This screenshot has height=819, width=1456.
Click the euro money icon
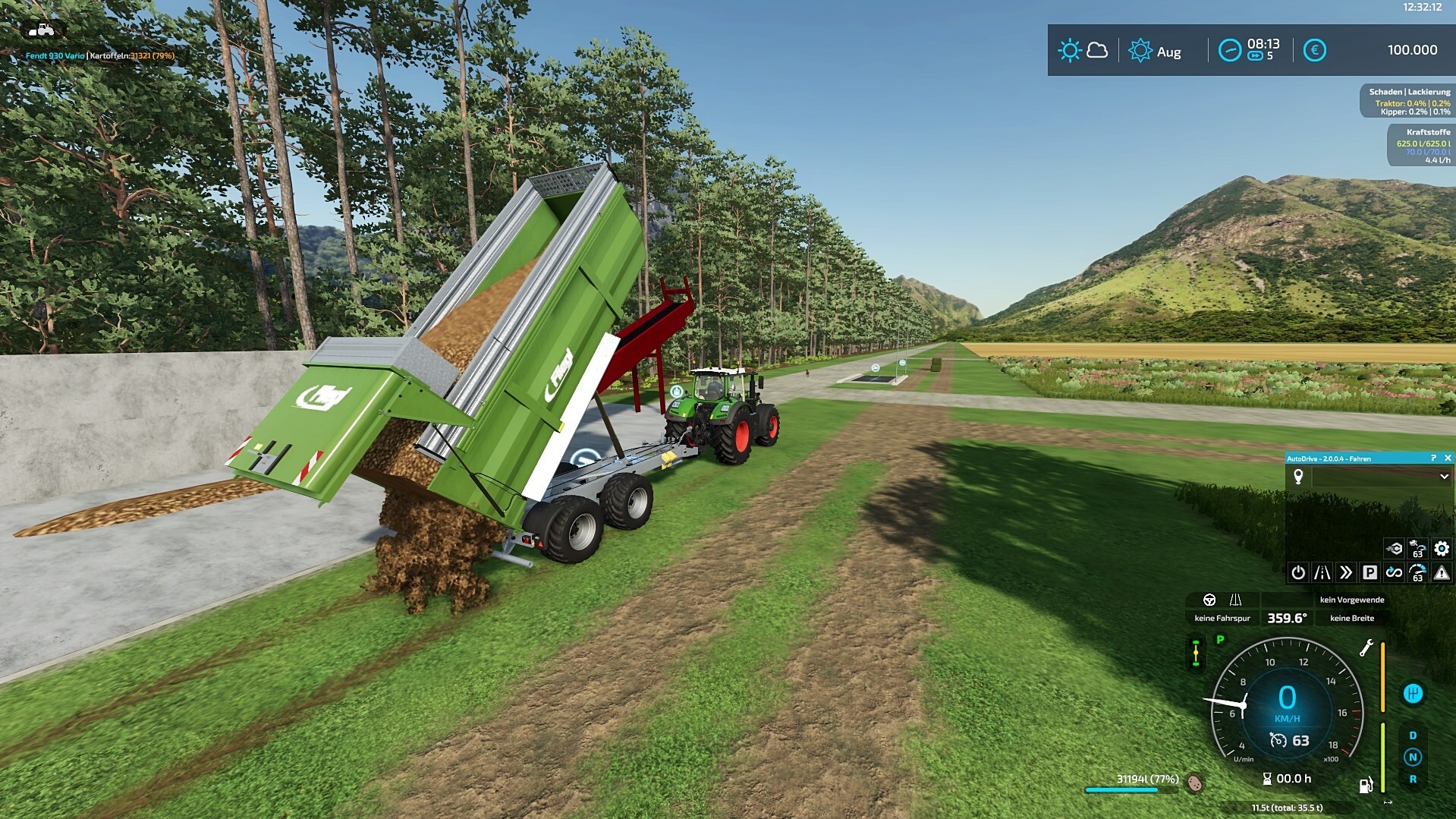[x=1314, y=50]
